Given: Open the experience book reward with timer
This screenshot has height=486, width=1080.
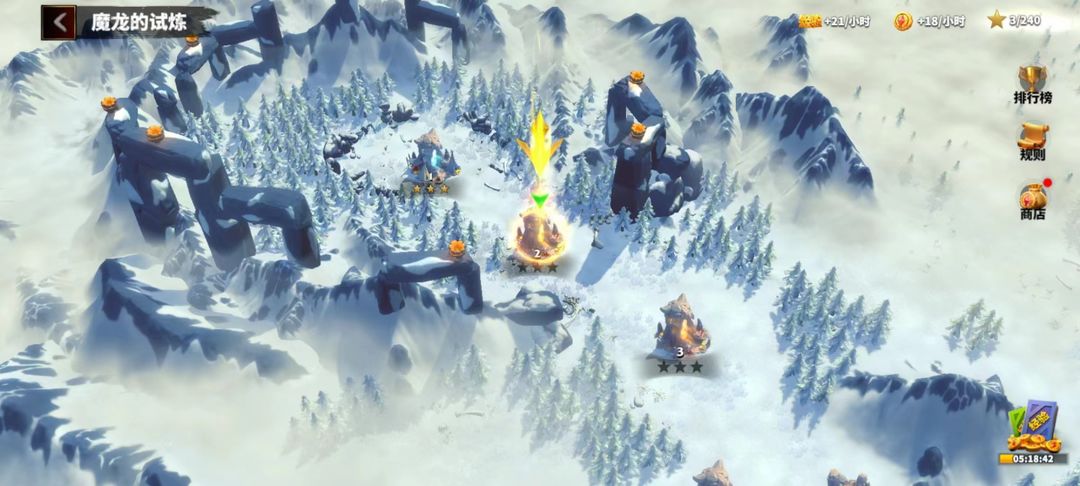Looking at the screenshot, I should pyautogui.click(x=1031, y=432).
